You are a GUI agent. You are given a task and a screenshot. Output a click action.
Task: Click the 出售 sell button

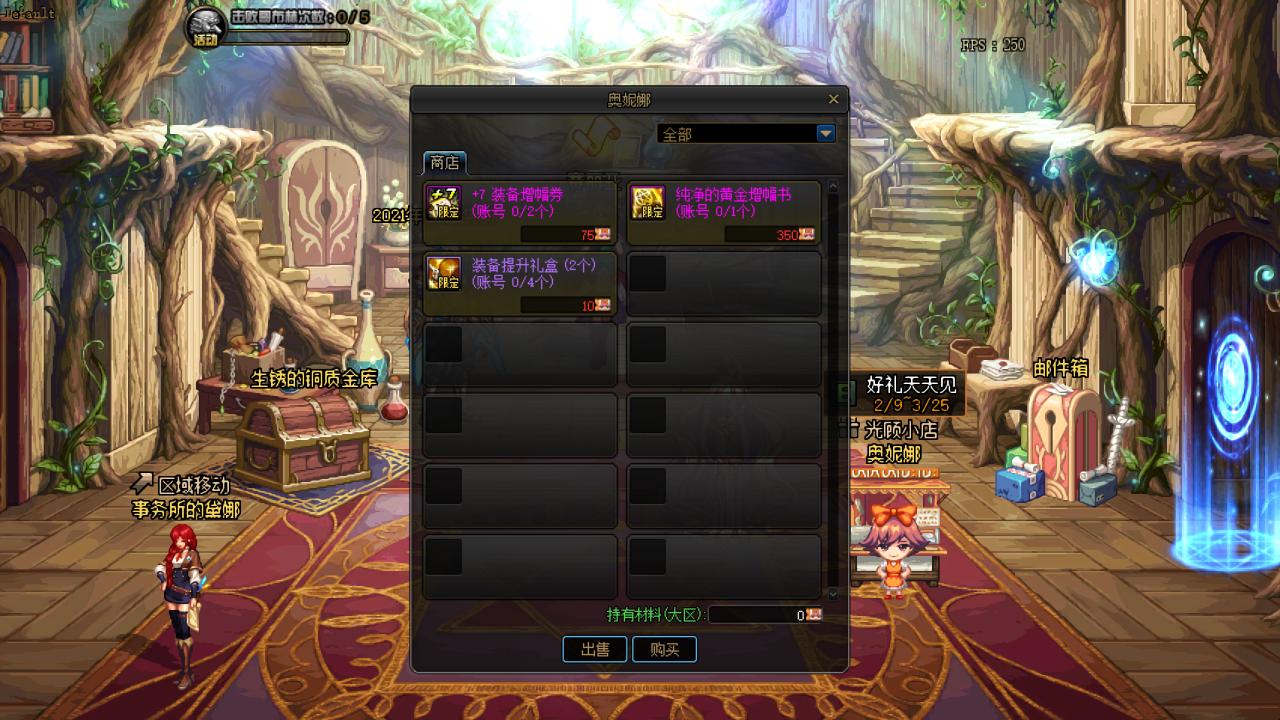pyautogui.click(x=595, y=649)
